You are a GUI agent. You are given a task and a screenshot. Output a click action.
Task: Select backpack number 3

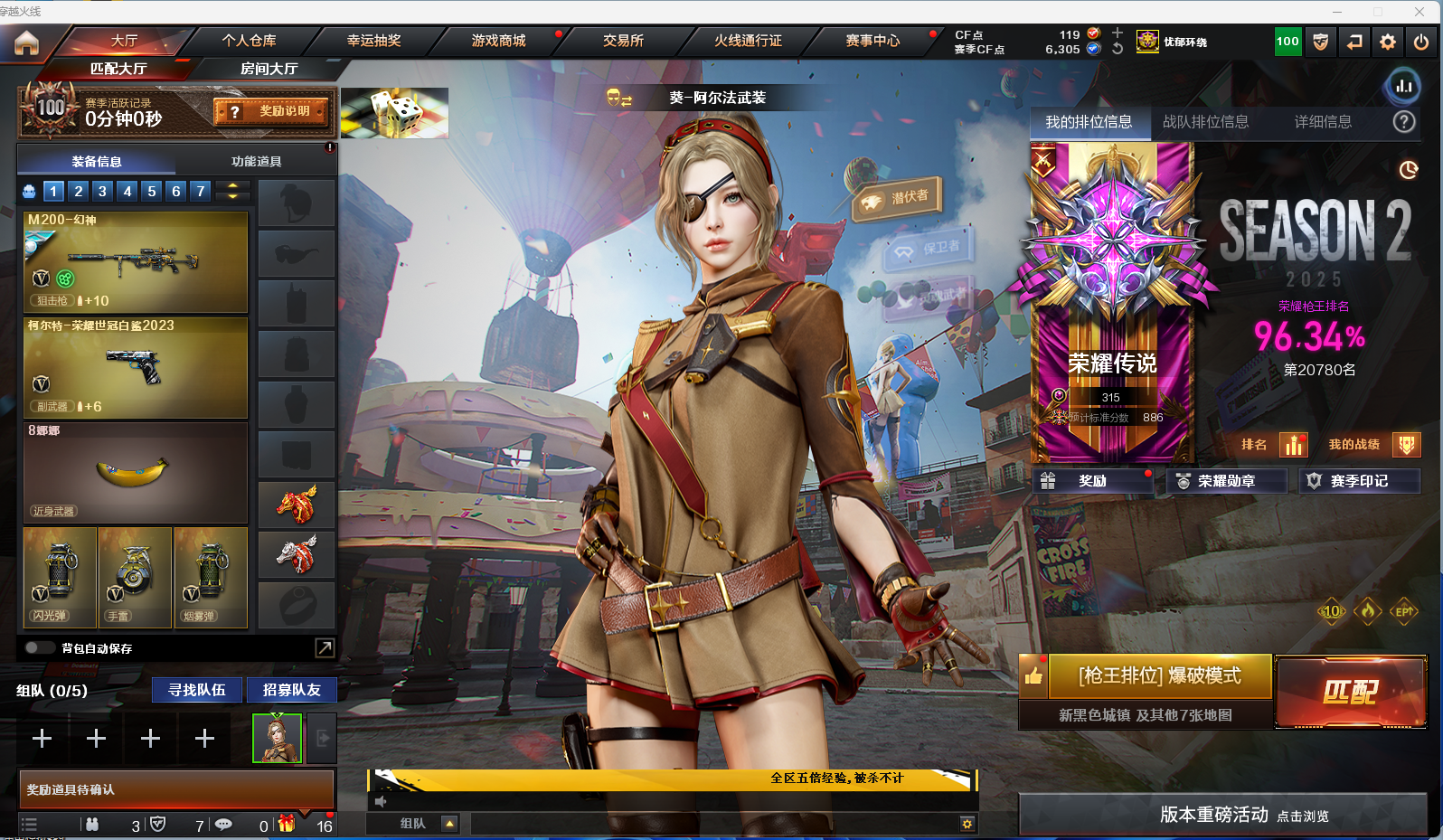click(x=102, y=191)
